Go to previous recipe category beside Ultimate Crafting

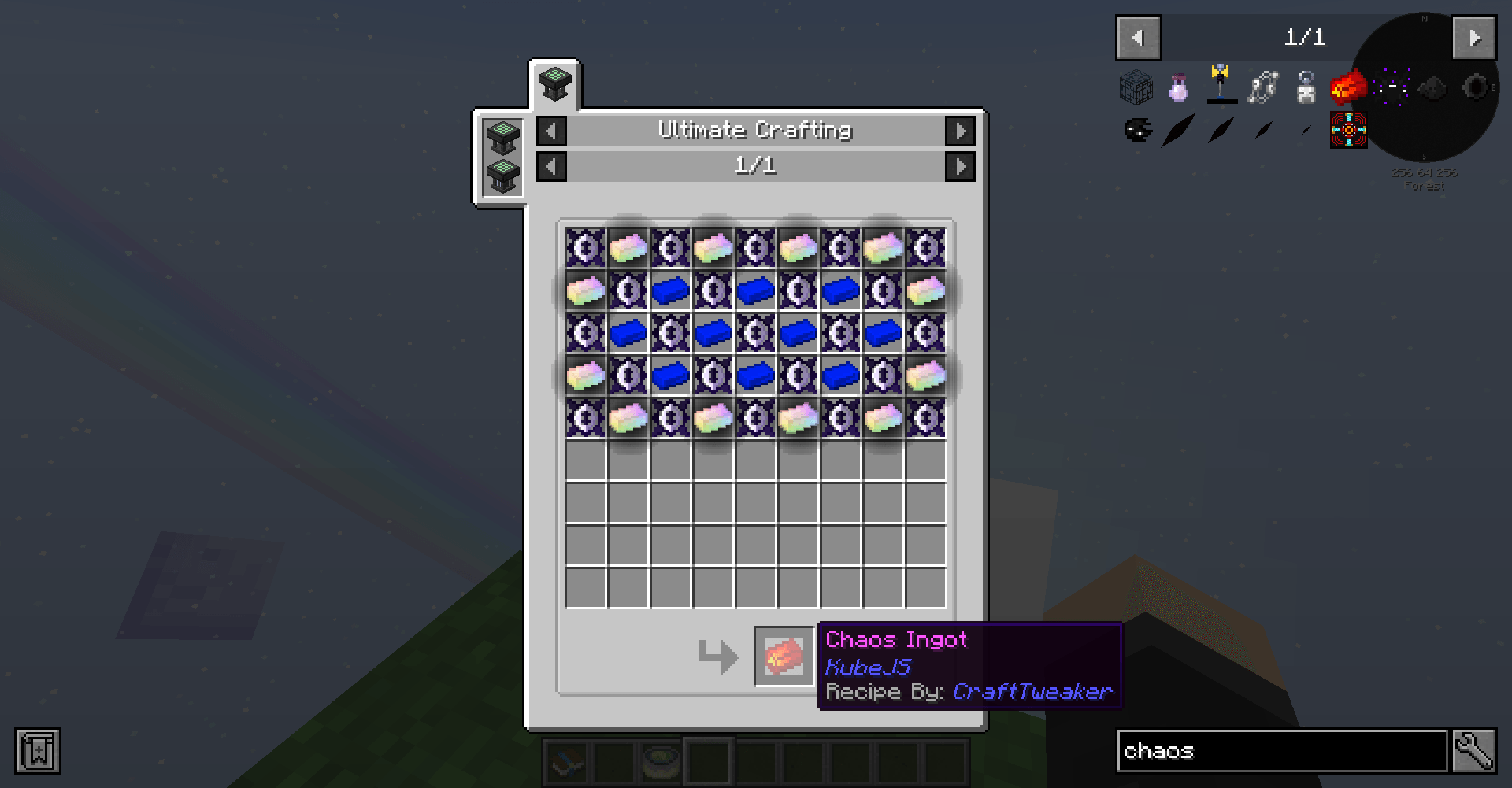click(551, 131)
